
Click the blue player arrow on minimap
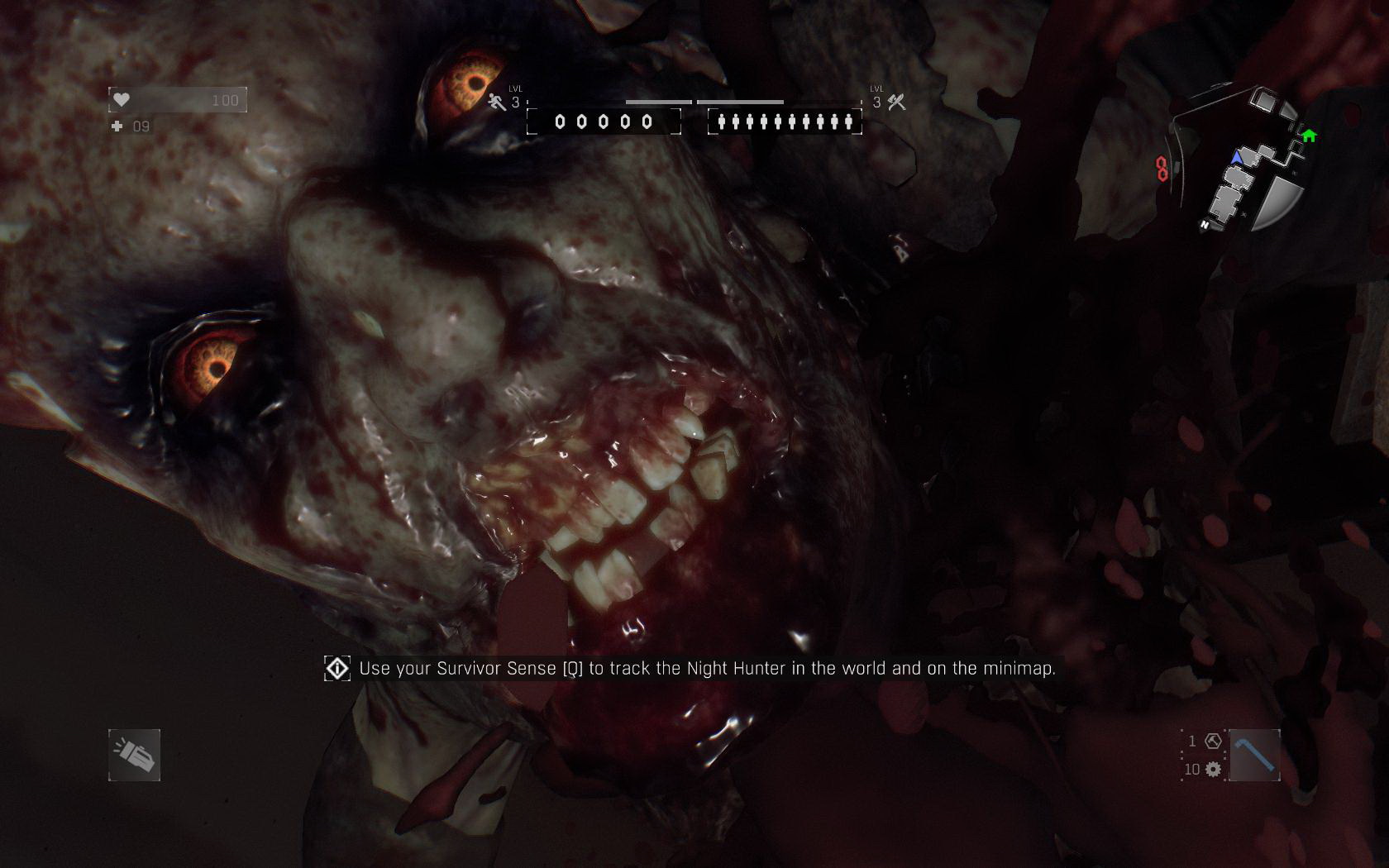pos(1237,156)
